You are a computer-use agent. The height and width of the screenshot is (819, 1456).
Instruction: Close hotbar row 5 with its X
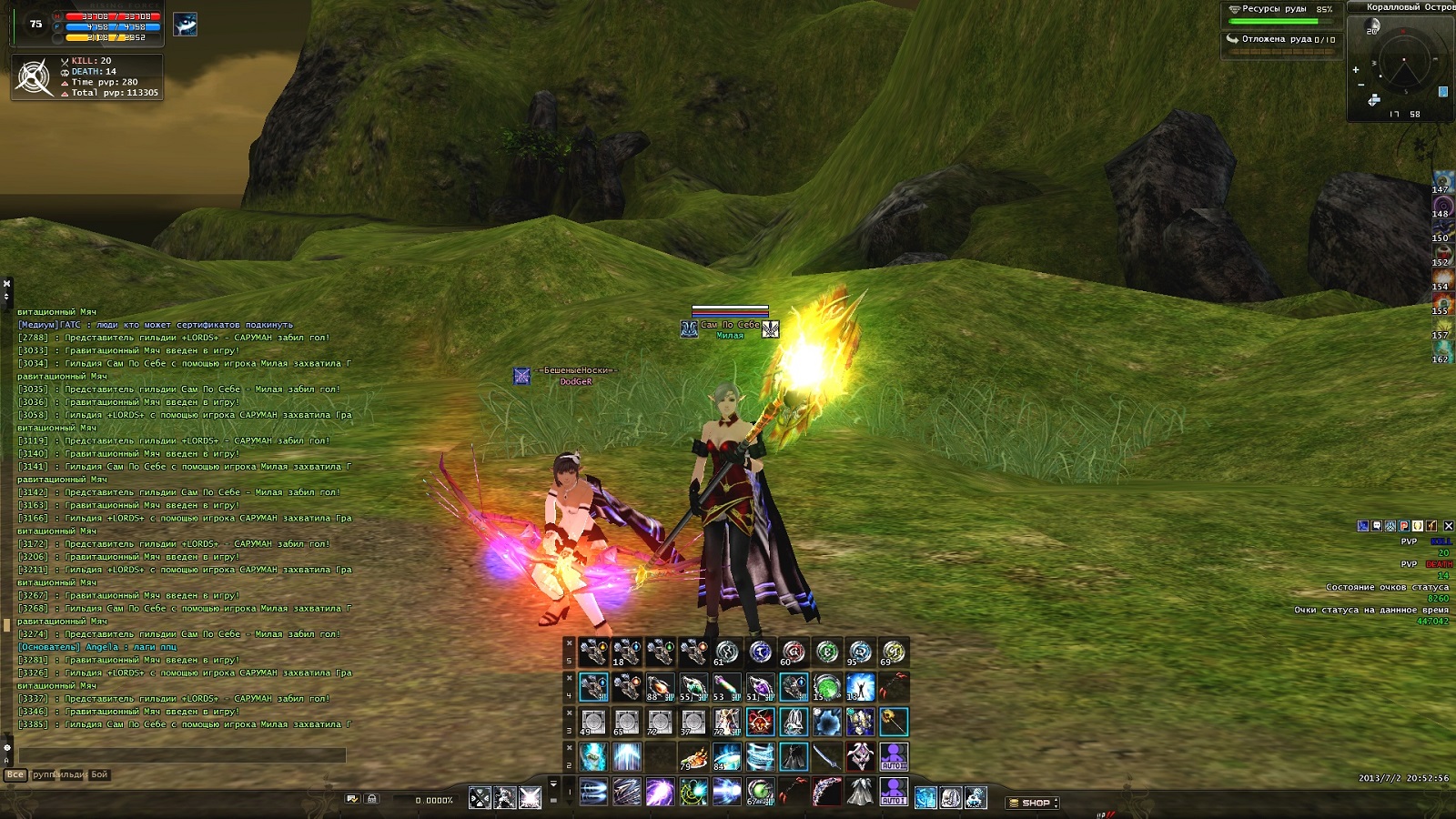point(570,643)
